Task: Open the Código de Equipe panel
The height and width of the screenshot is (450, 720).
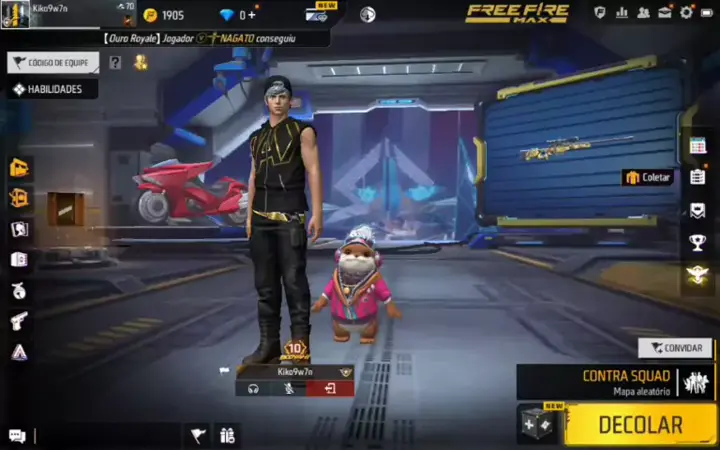Action: (53, 63)
